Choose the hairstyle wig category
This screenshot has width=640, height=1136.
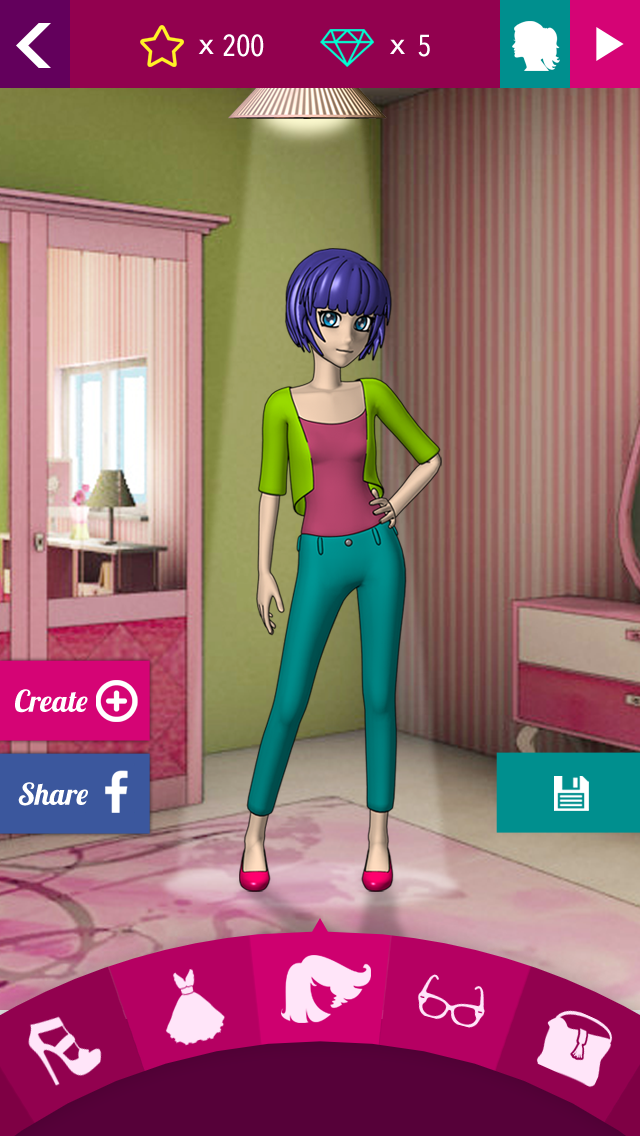click(x=322, y=992)
